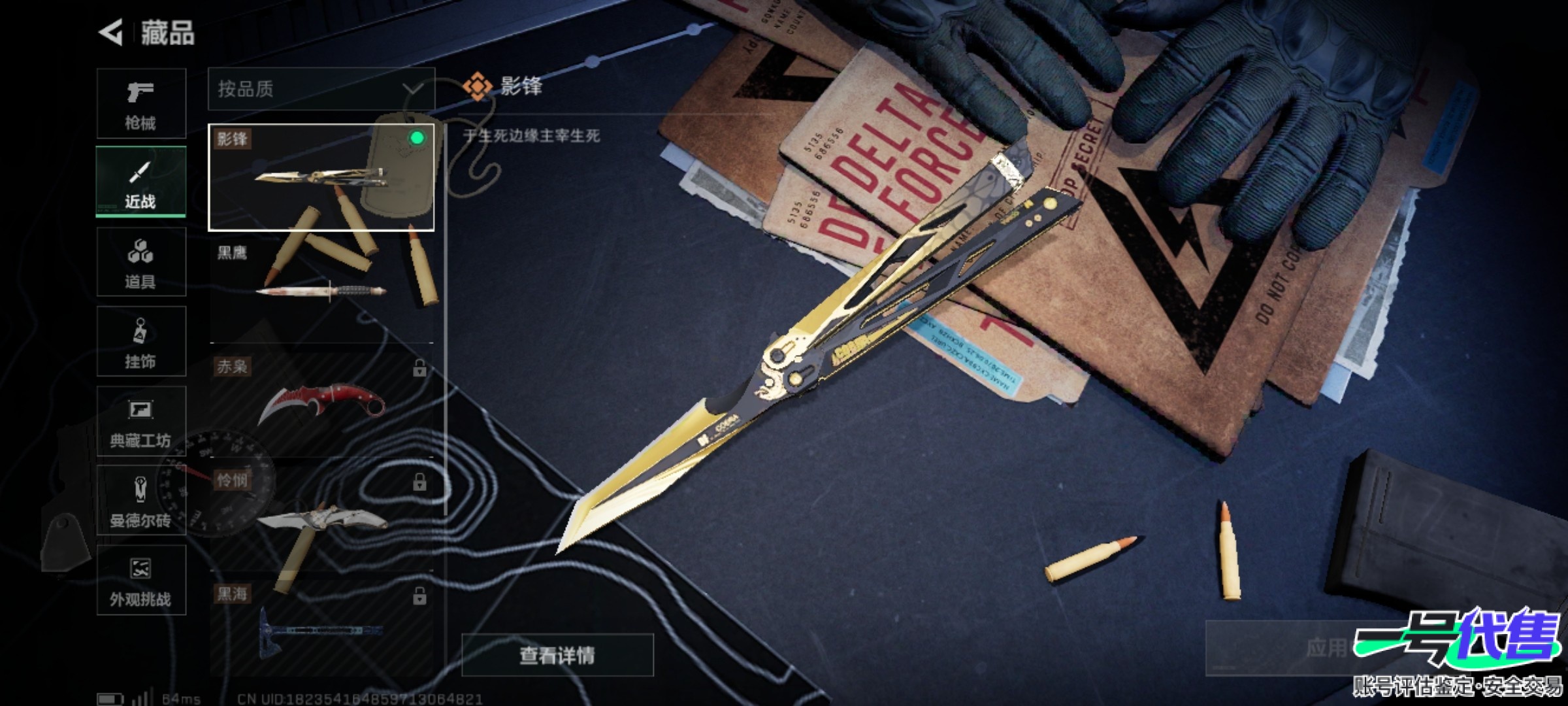Show the 挂饰 charms tab

click(x=141, y=342)
